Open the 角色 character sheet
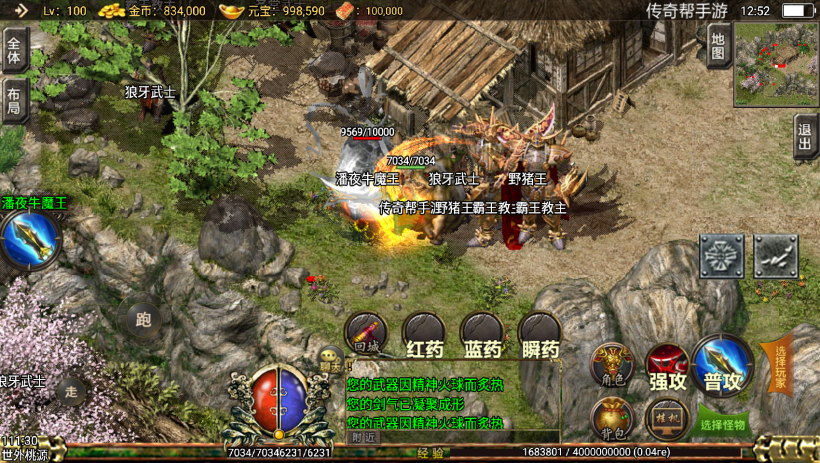This screenshot has width=820, height=463. pyautogui.click(x=611, y=365)
